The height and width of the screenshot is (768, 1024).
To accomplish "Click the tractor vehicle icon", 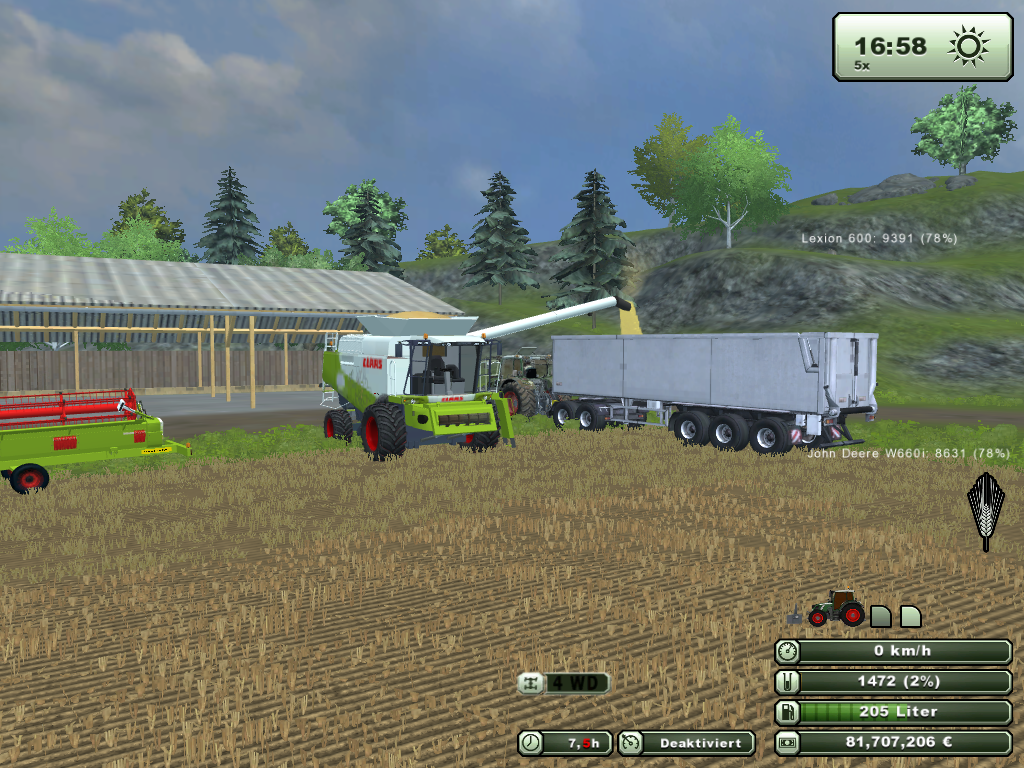I will pos(837,608).
